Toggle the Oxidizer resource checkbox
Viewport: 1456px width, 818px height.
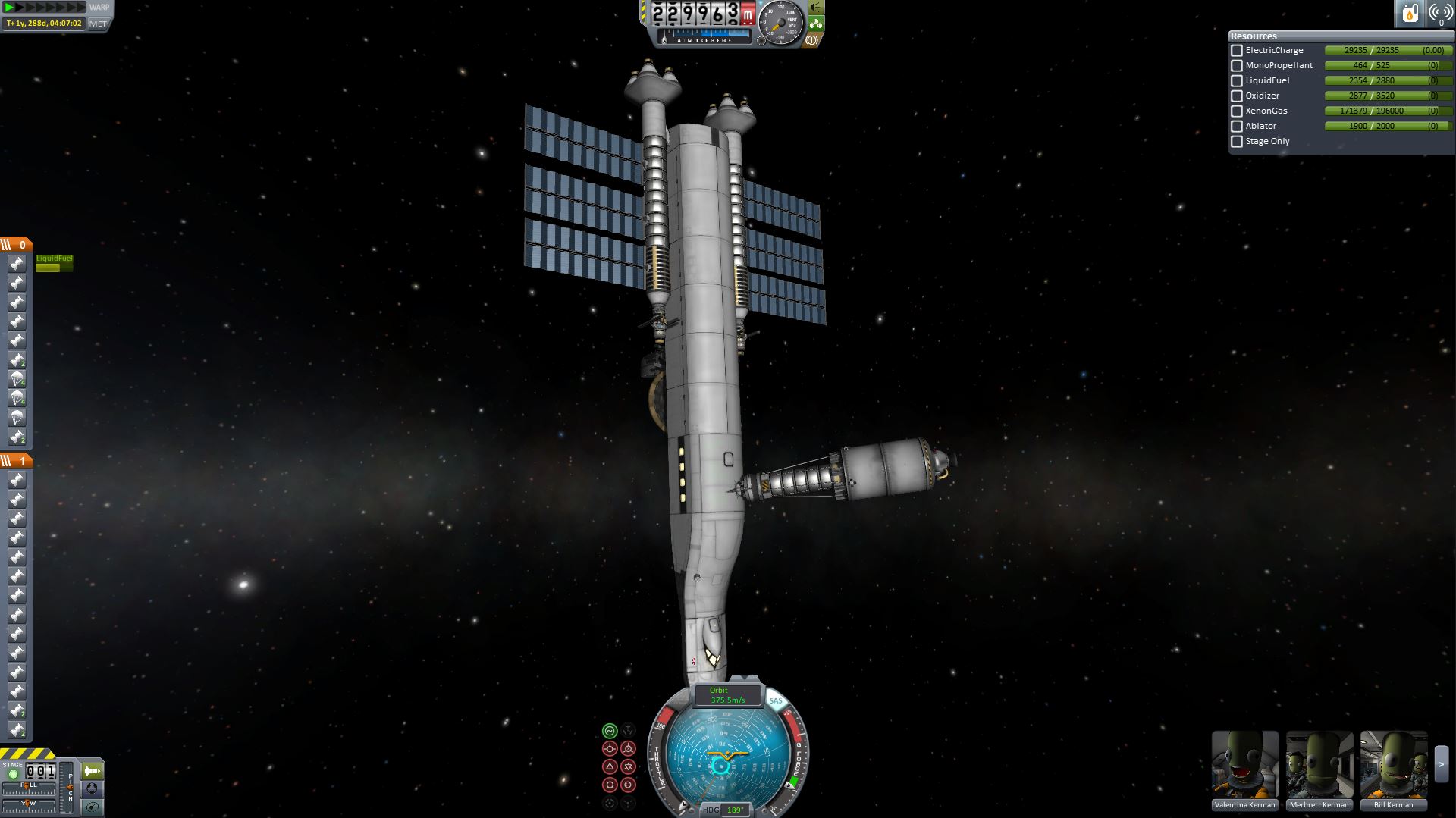(1237, 96)
